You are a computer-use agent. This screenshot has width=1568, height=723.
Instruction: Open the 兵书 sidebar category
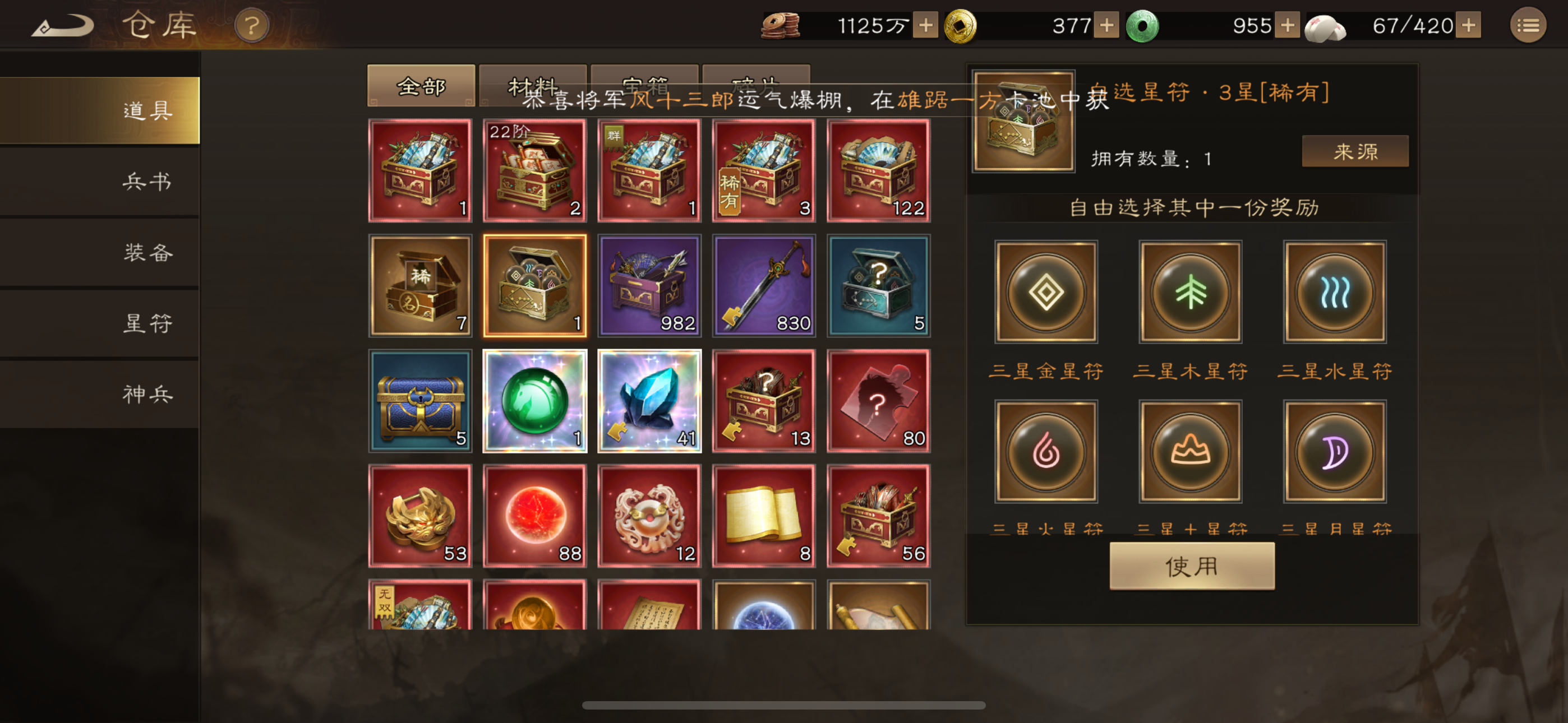click(x=149, y=182)
